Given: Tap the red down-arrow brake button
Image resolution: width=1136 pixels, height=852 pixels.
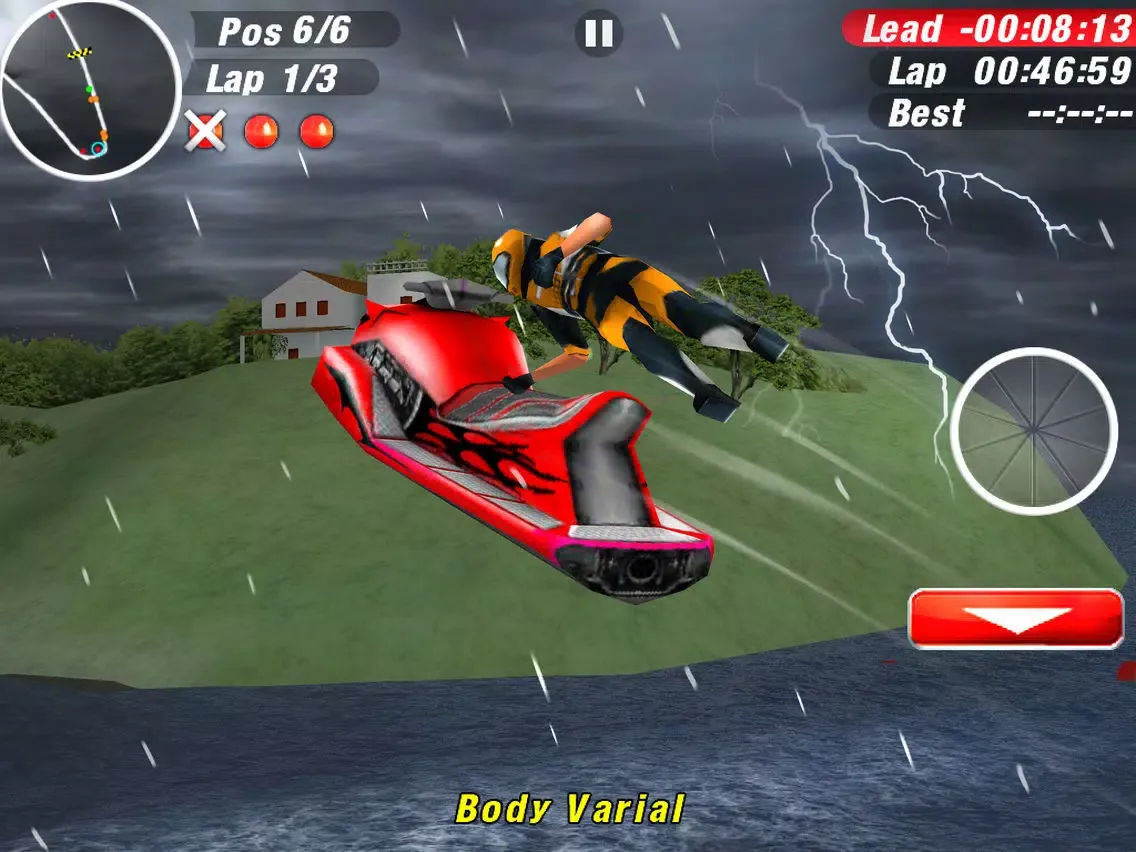Looking at the screenshot, I should click(1016, 619).
